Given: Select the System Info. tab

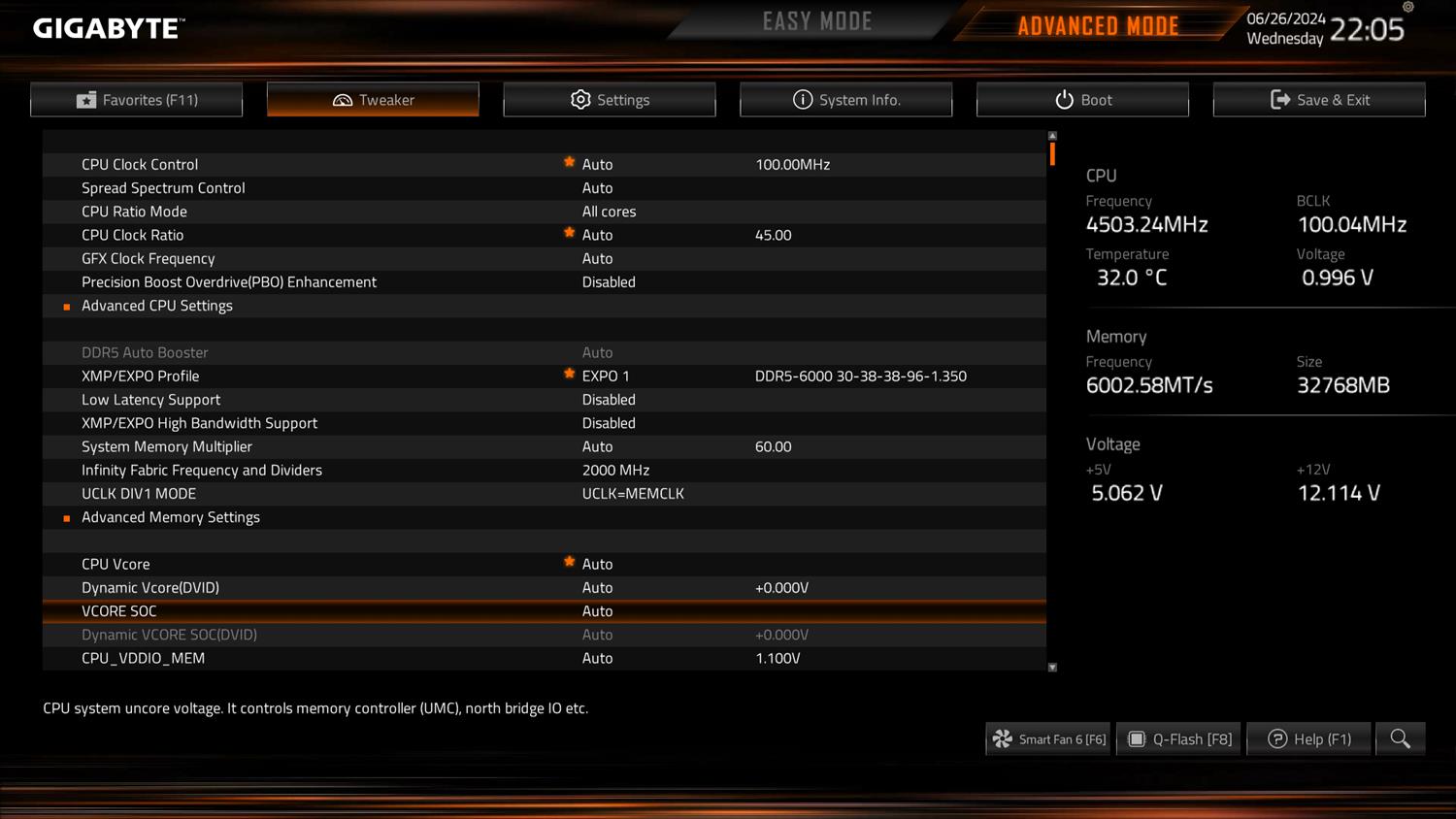Looking at the screenshot, I should pyautogui.click(x=845, y=100).
